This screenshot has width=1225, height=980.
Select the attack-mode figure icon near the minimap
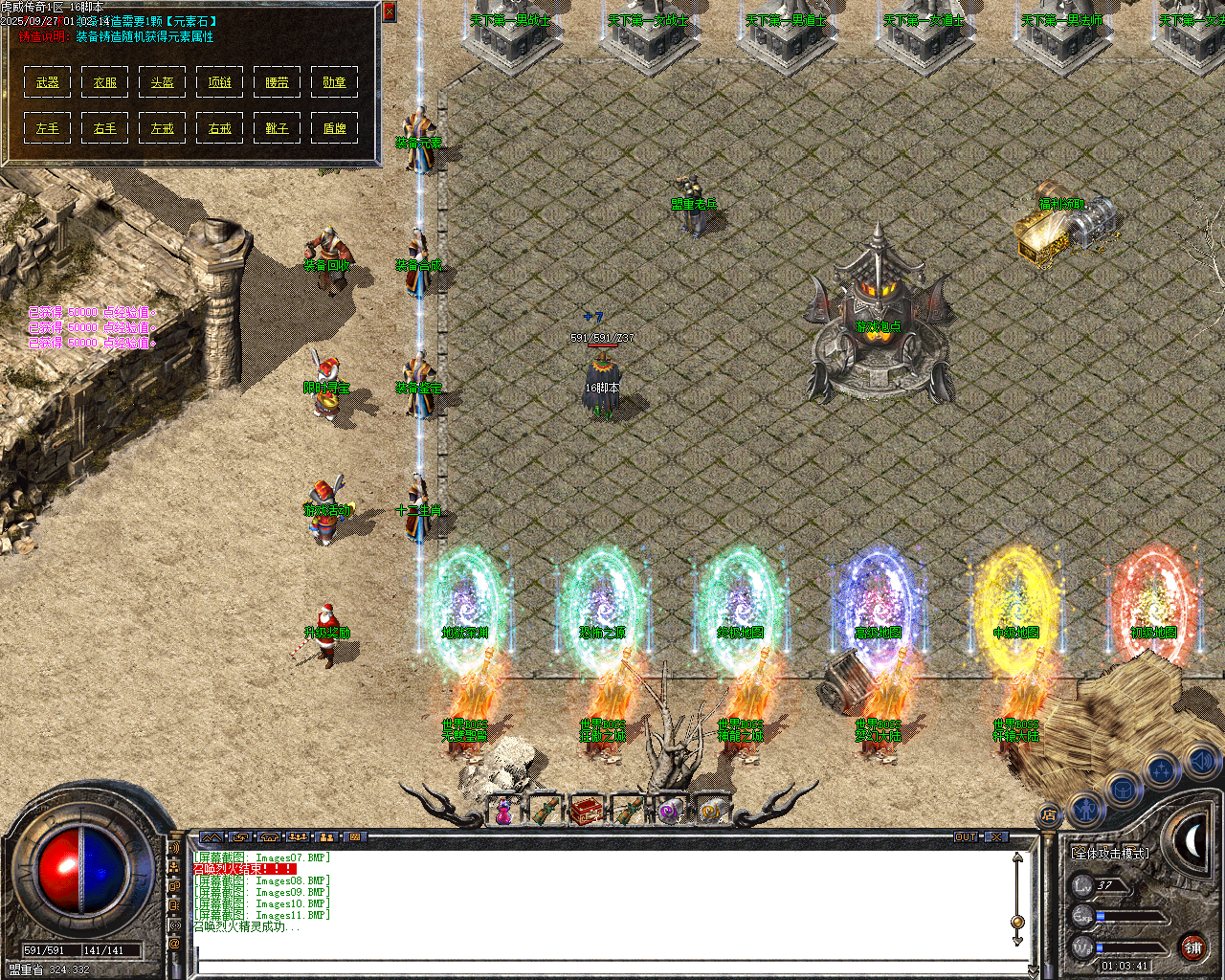click(1086, 811)
